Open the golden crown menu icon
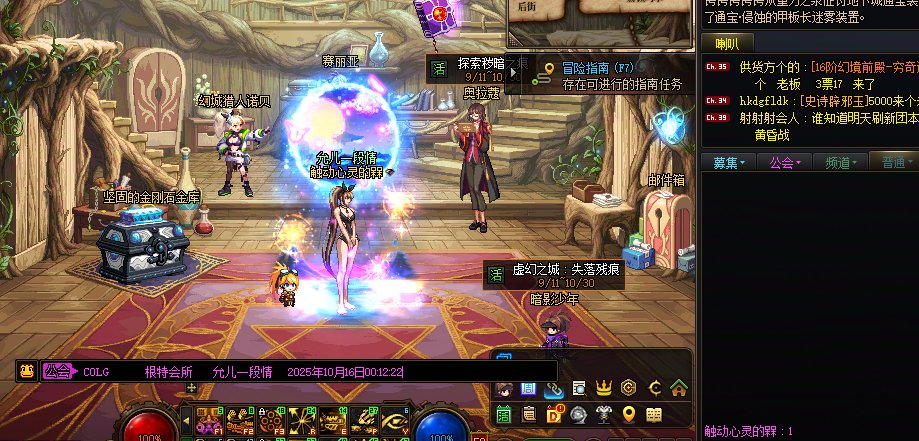 pos(604,388)
